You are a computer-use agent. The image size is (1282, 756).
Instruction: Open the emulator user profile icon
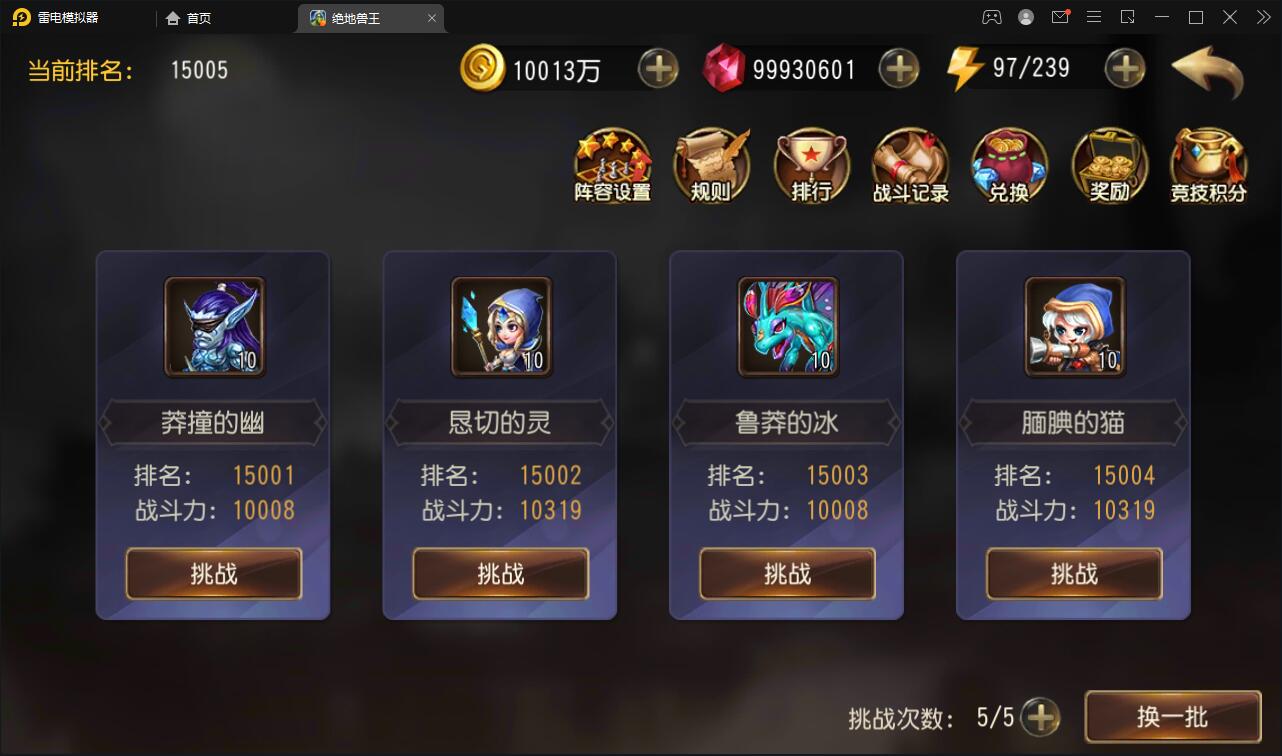pos(1025,17)
